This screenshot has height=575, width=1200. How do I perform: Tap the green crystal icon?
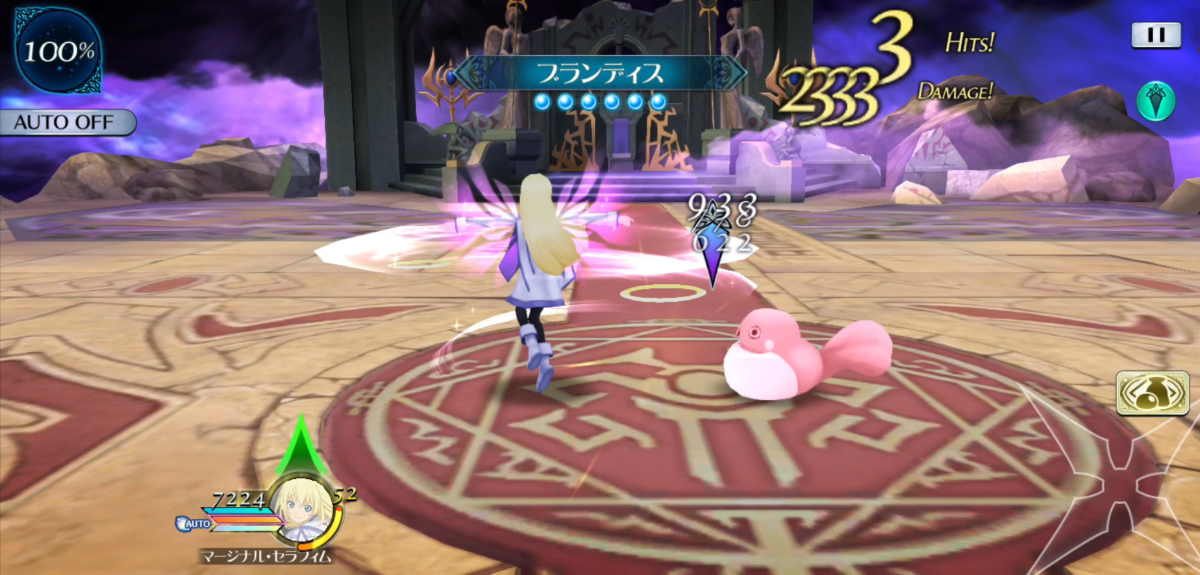[x=1155, y=101]
